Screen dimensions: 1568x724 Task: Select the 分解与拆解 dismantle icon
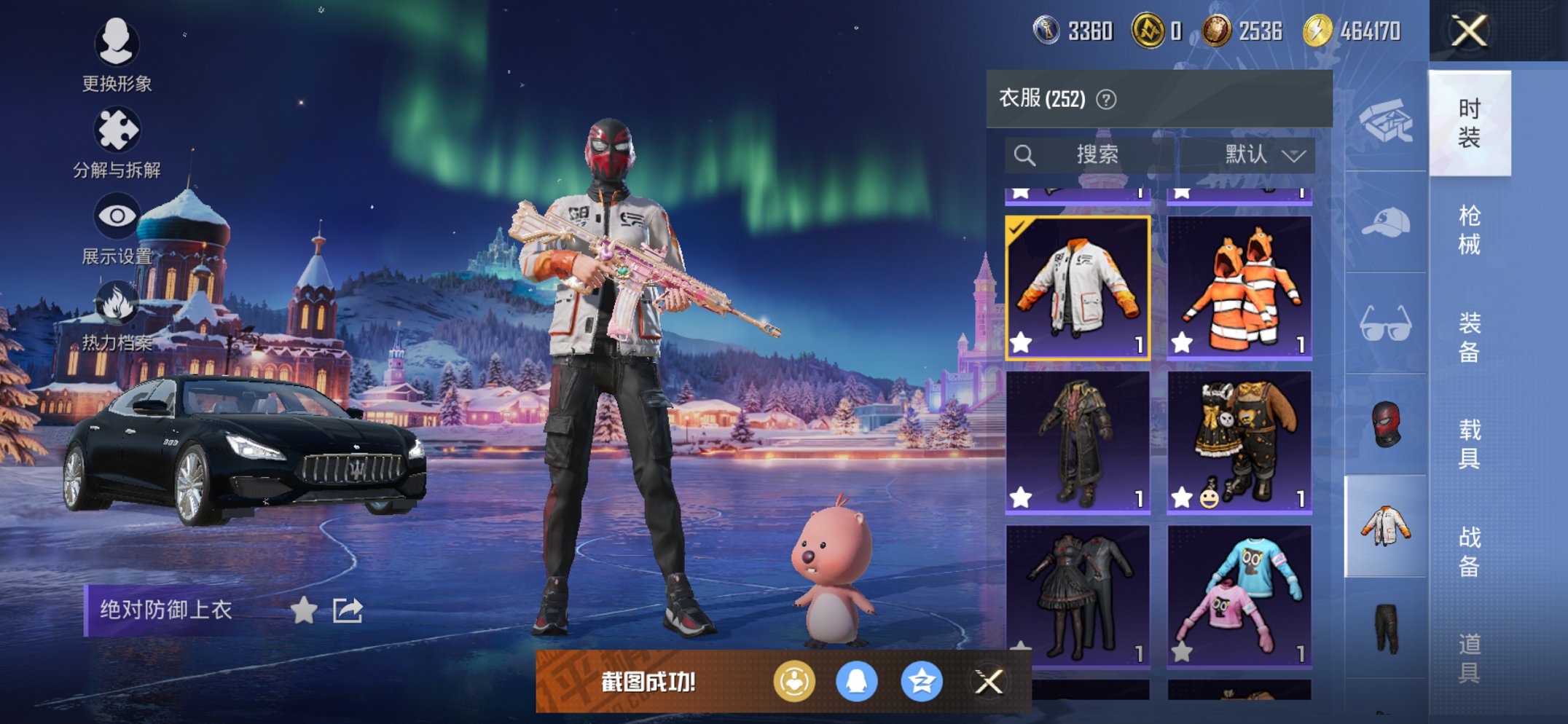pos(117,128)
